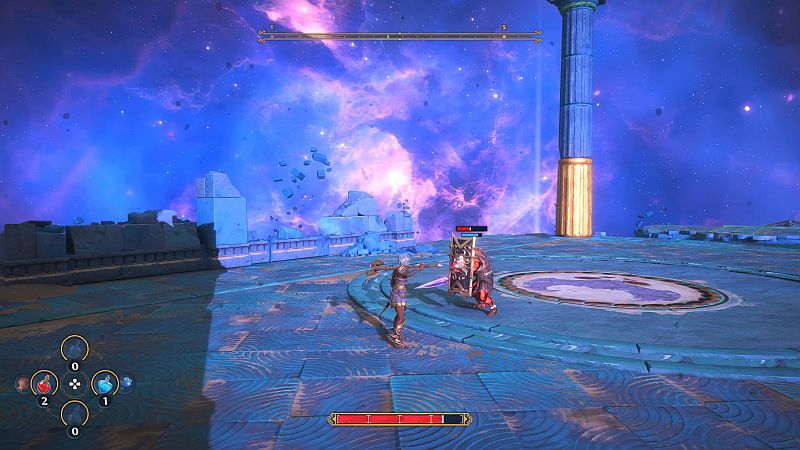This screenshot has width=800, height=450.
Task: Click the red pomegranate ingredient icon
Action: click(20, 382)
